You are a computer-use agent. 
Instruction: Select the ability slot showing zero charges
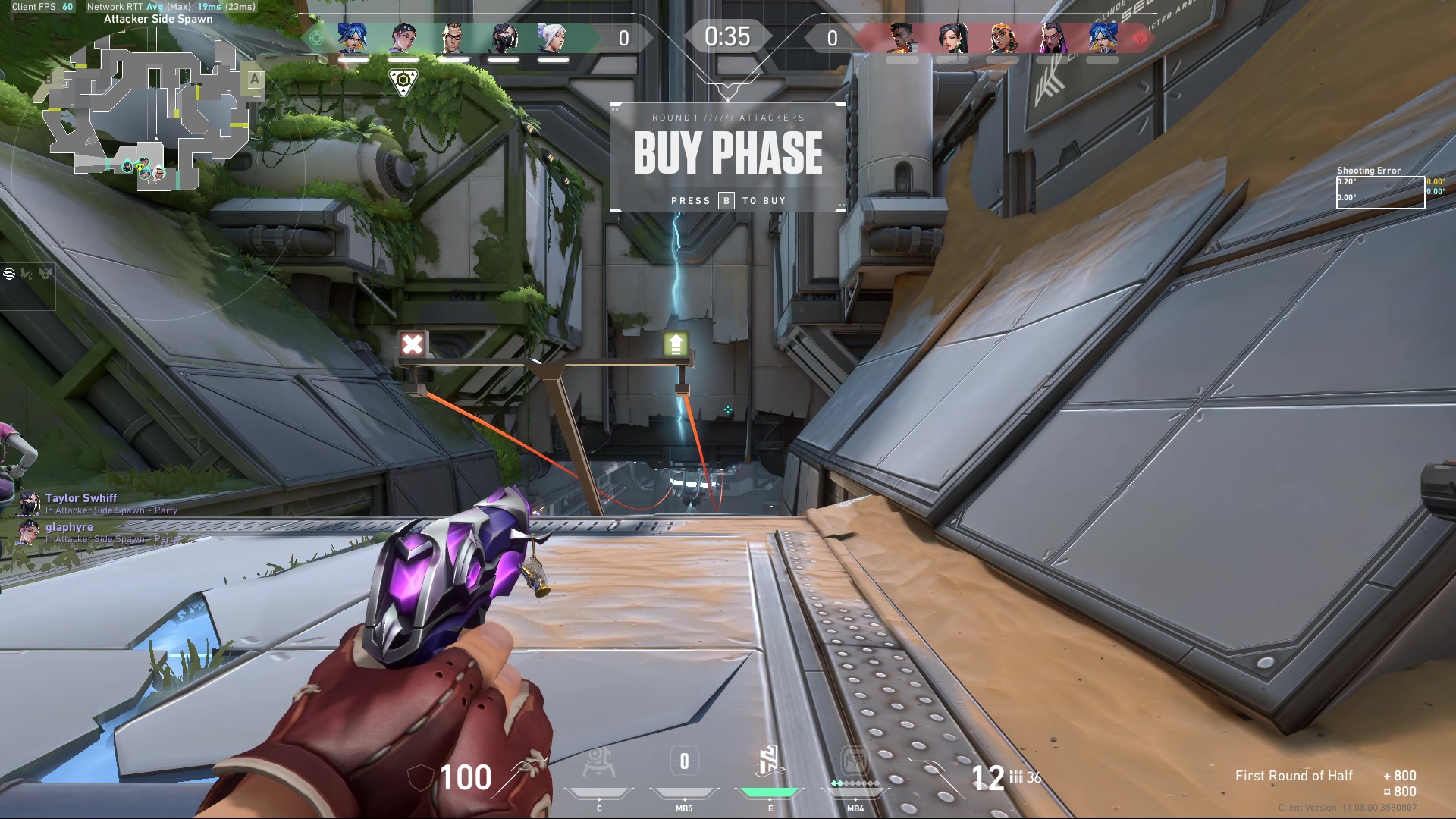pyautogui.click(x=684, y=762)
